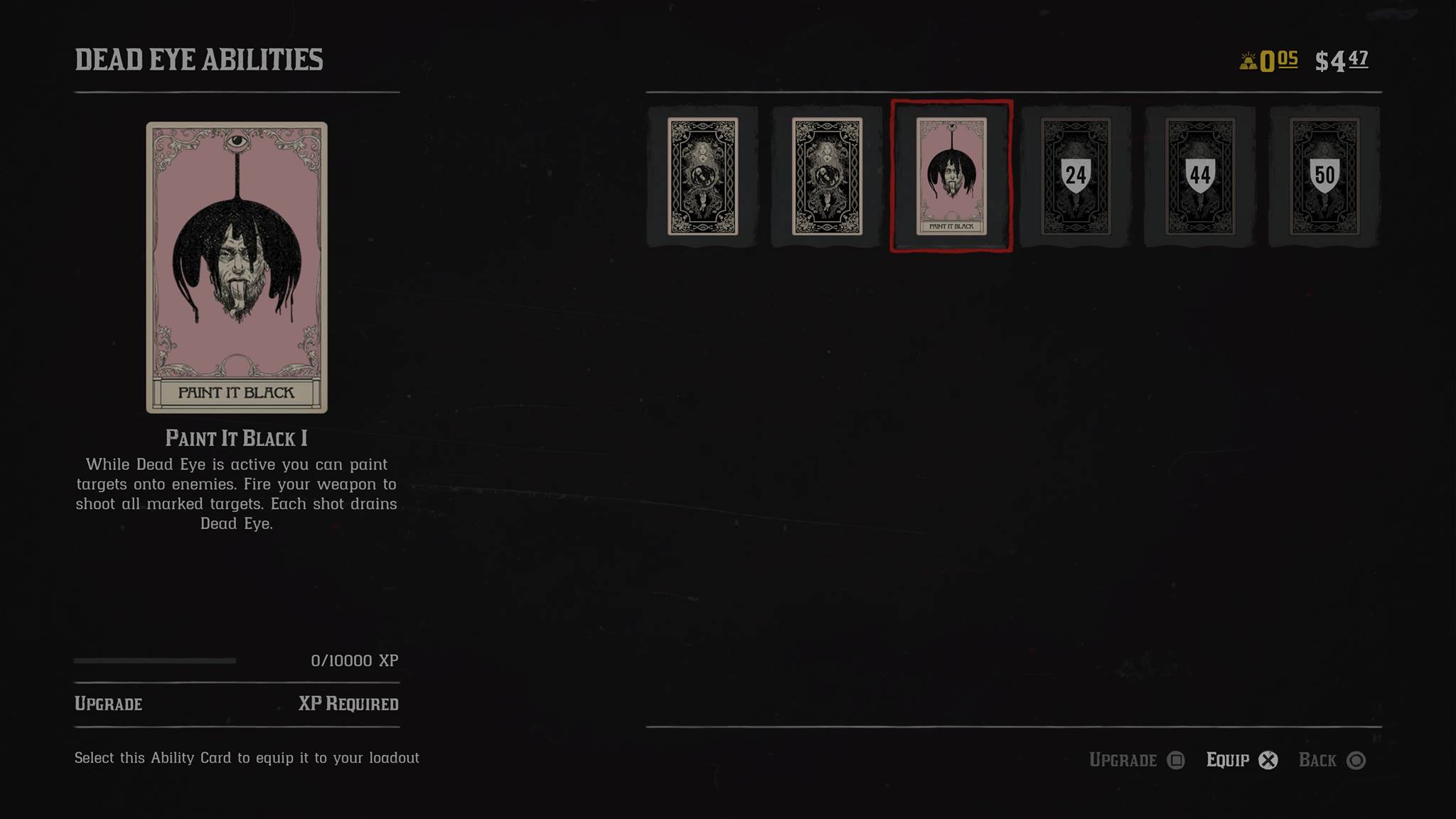The width and height of the screenshot is (1456, 819).
Task: Click the eye emblem atop the Paint It Black card
Action: point(238,141)
